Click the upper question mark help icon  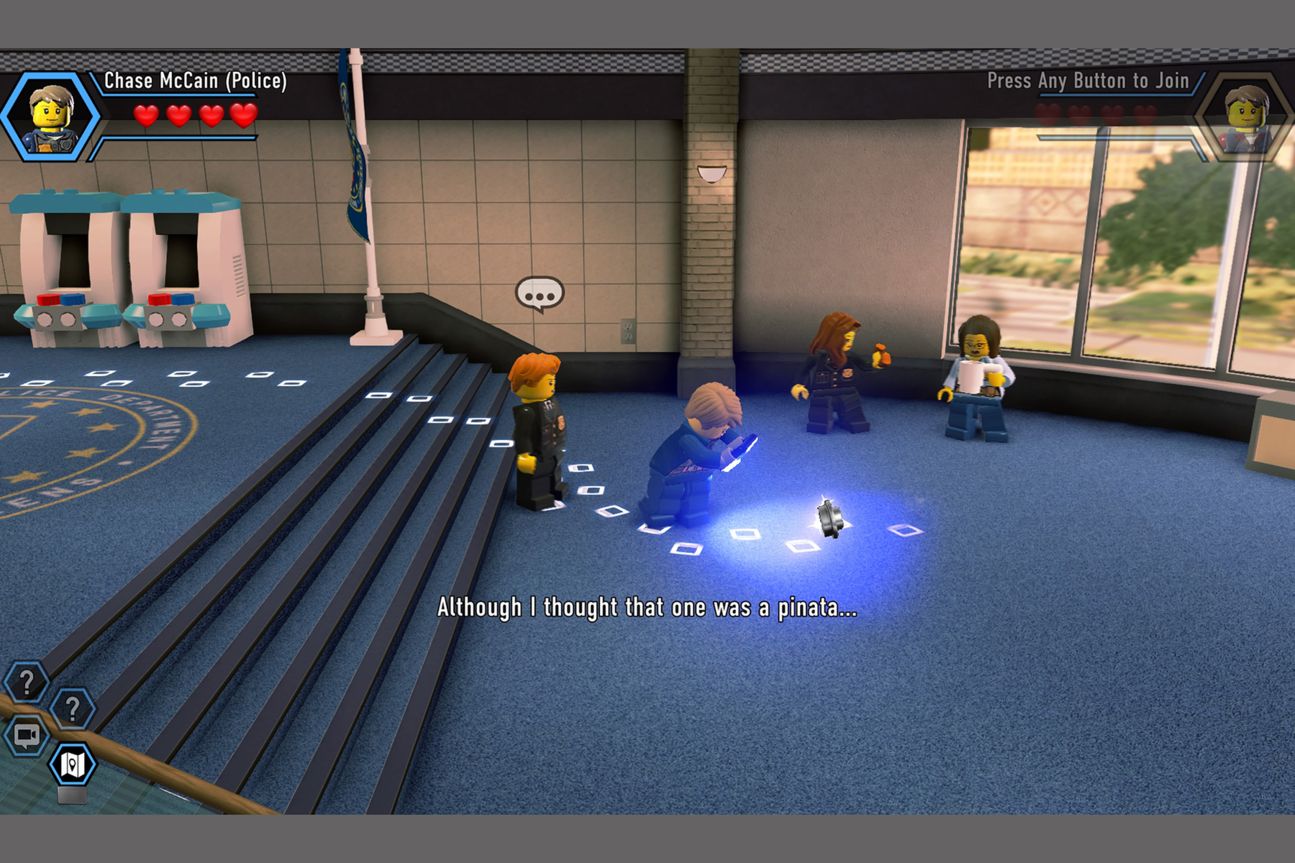25,683
